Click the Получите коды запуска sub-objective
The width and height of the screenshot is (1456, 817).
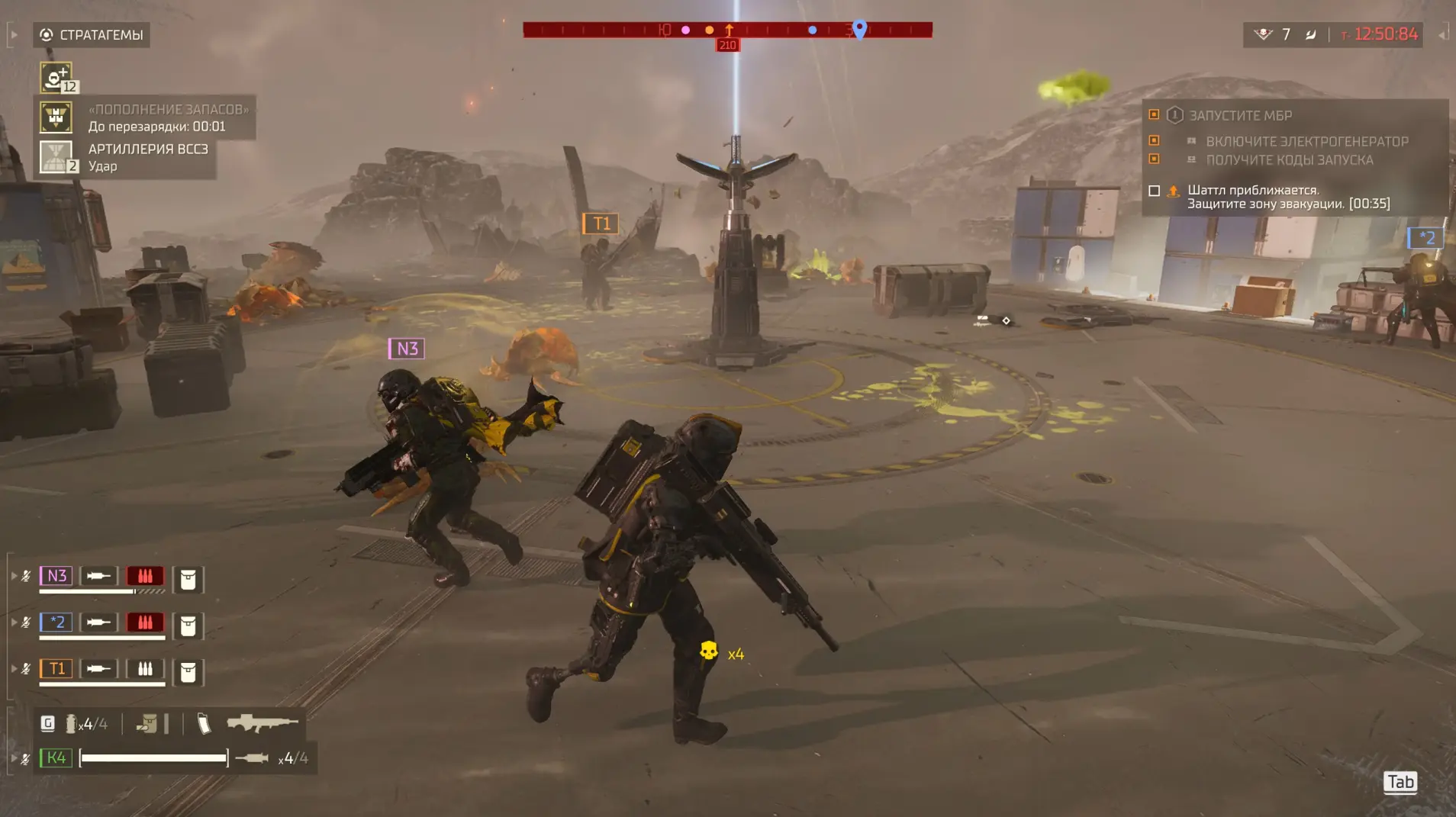pos(1289,160)
